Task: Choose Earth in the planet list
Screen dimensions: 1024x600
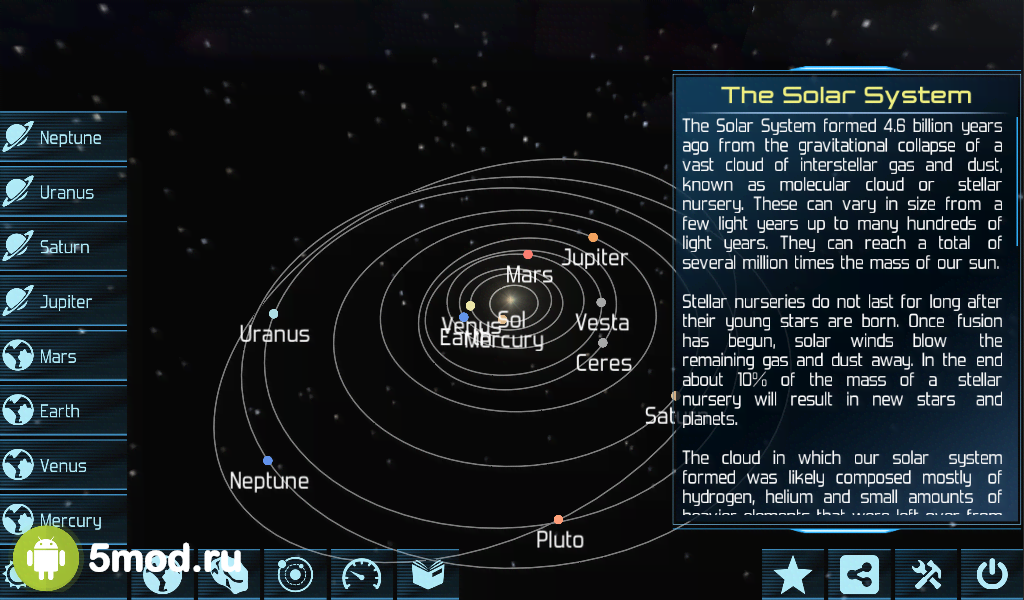Action: tap(64, 411)
